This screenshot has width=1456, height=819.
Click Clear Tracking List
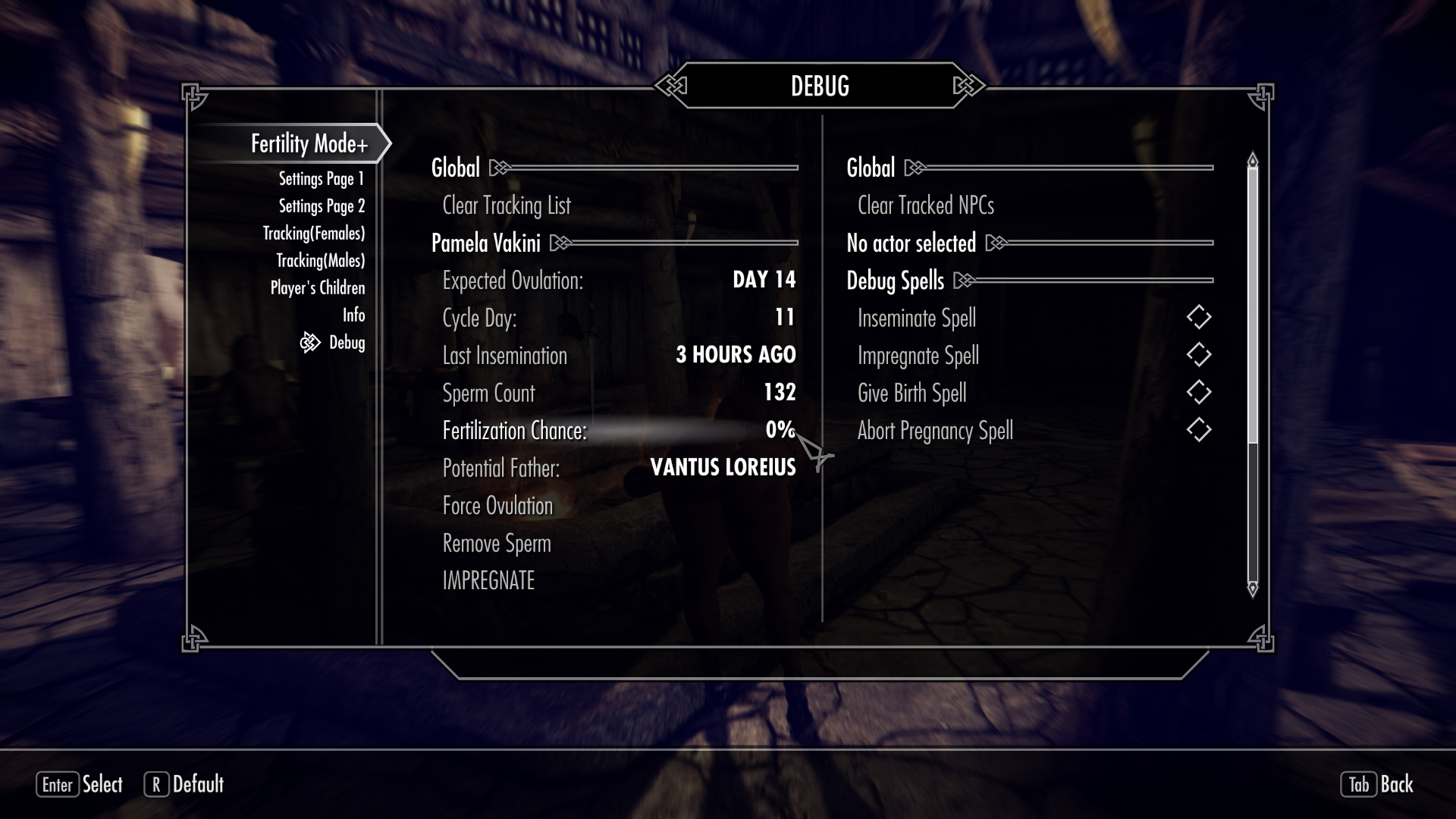click(x=507, y=205)
